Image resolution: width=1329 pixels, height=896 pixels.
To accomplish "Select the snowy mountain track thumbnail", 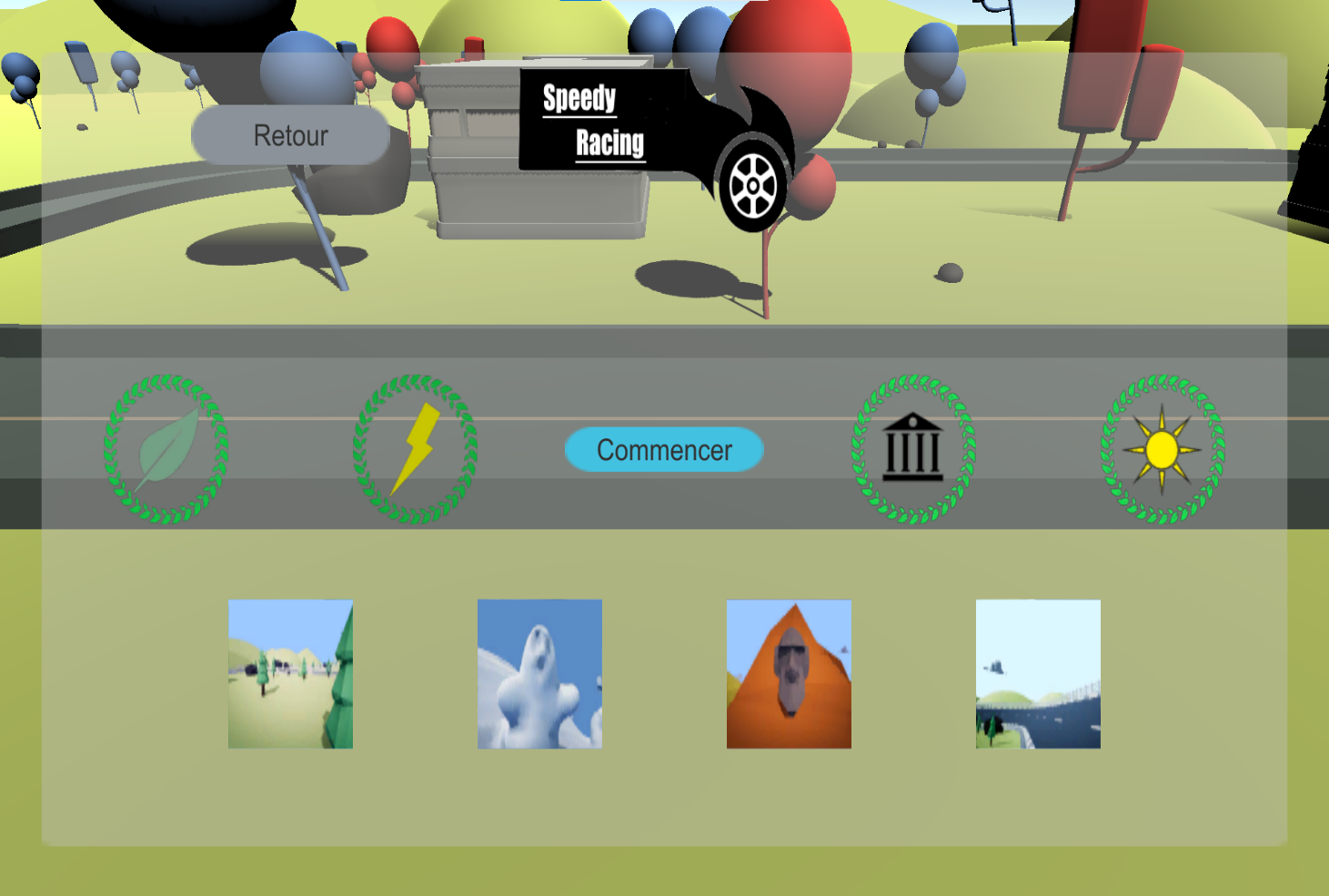I will coord(539,673).
